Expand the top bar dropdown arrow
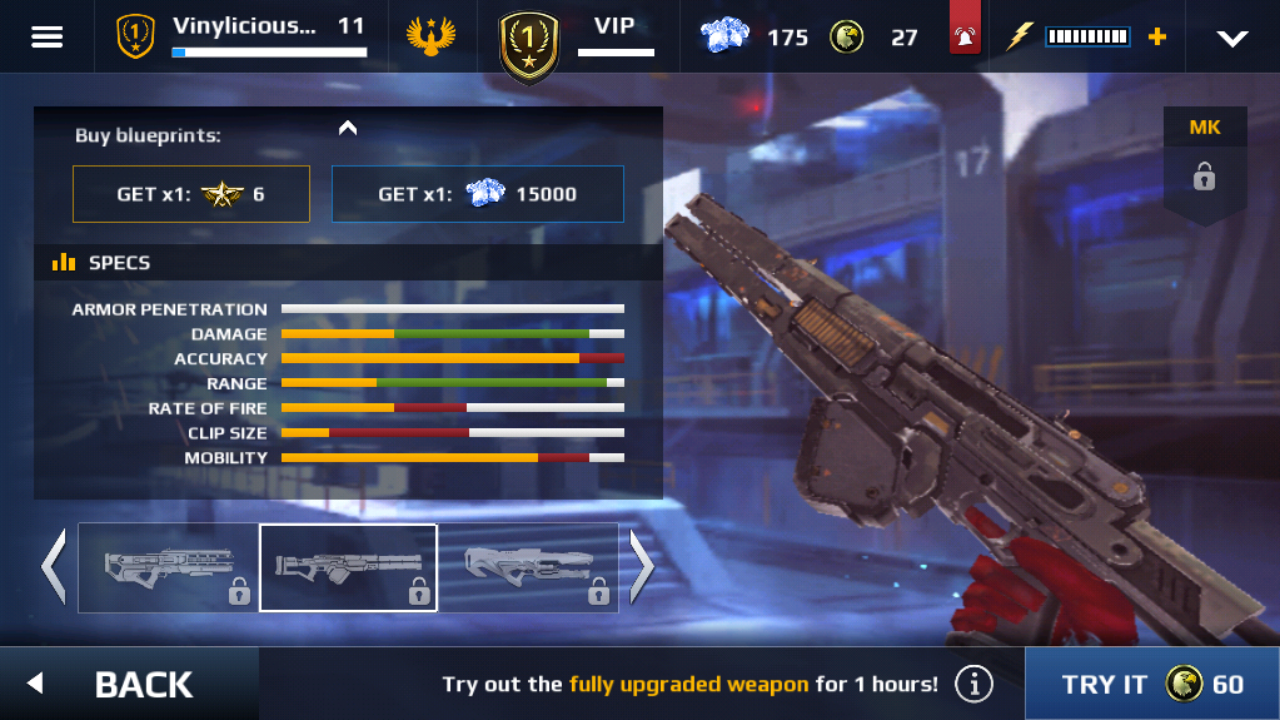The width and height of the screenshot is (1280, 720). 1232,38
